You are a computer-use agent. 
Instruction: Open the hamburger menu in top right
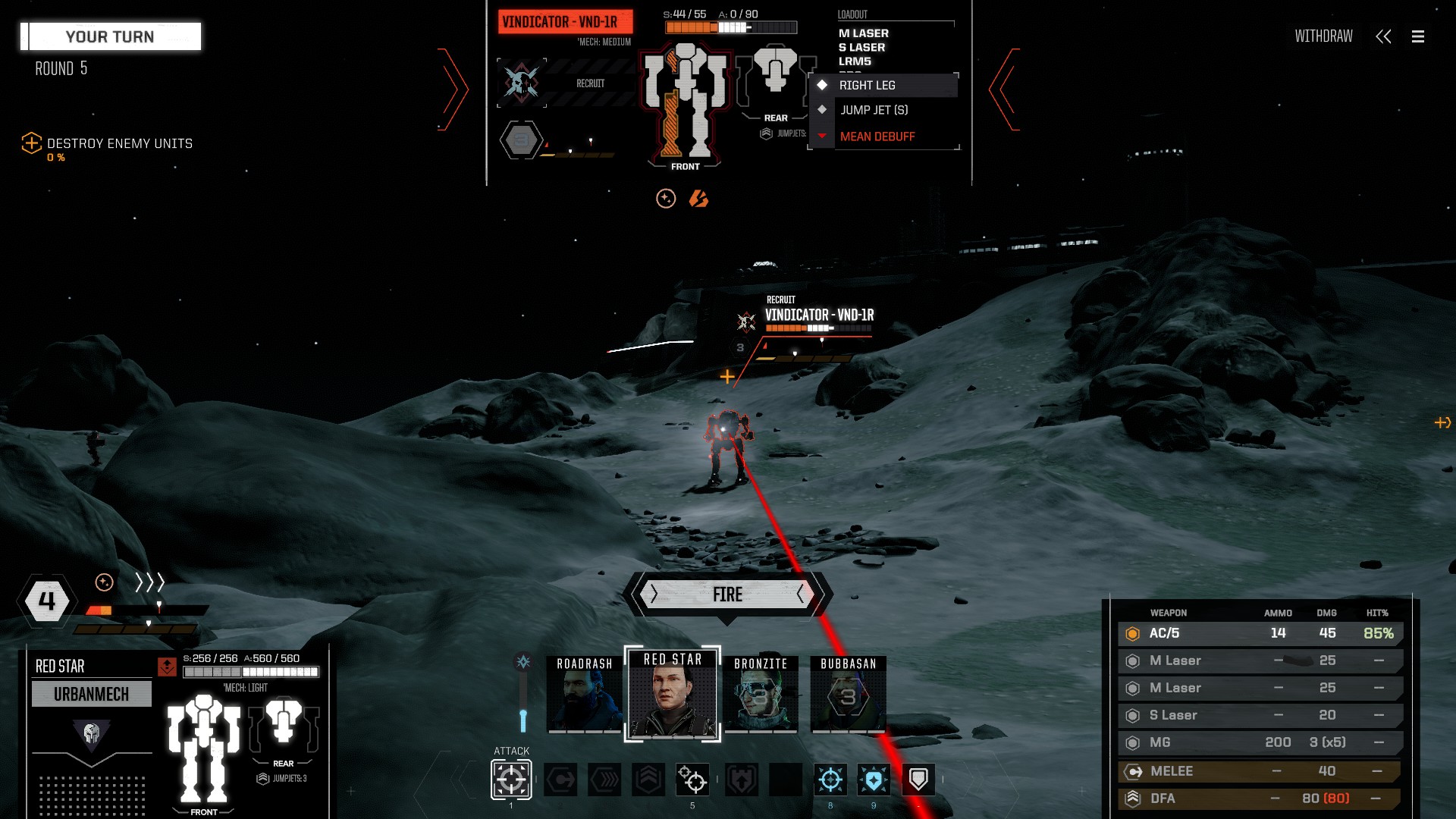pos(1417,36)
